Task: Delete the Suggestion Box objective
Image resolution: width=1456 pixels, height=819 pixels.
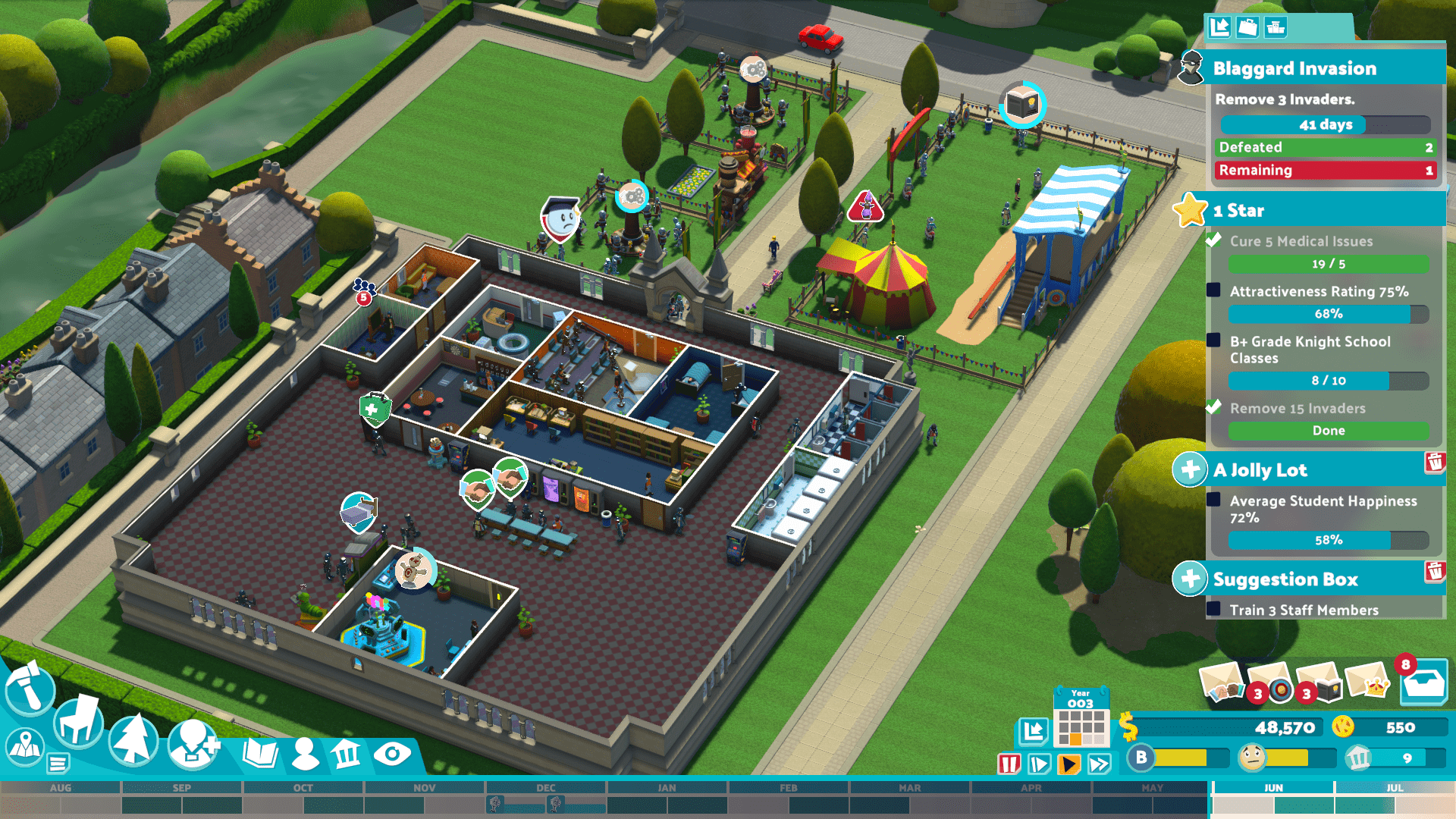Action: [x=1434, y=571]
